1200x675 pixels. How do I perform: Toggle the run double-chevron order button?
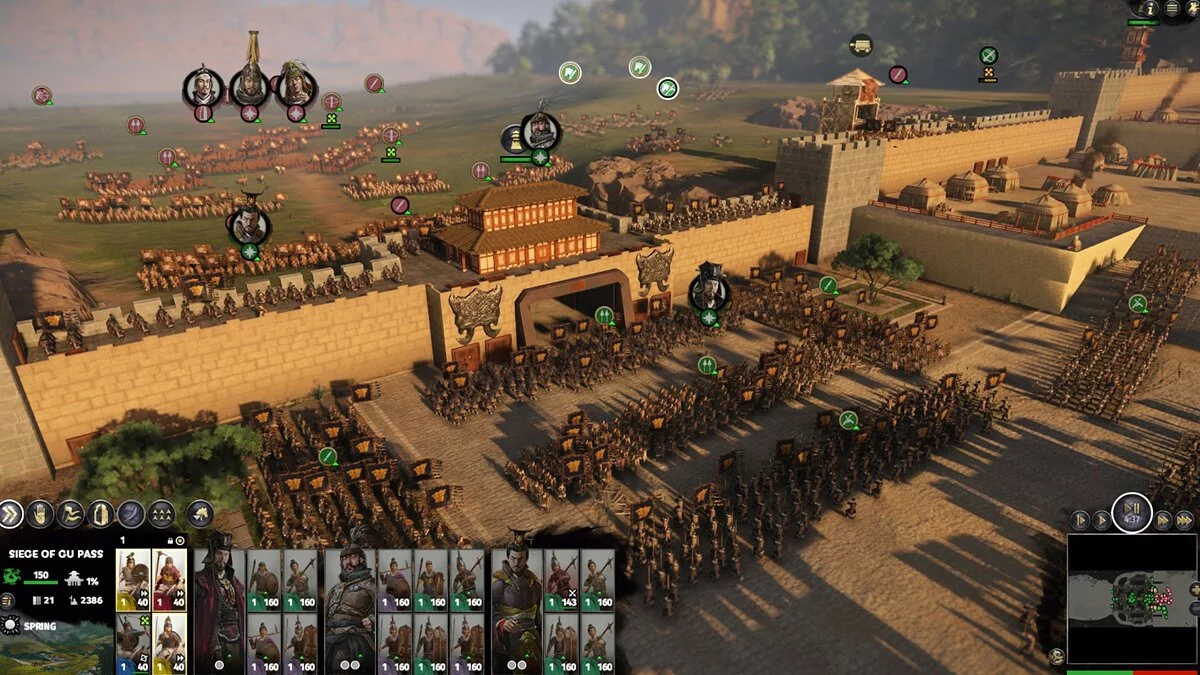pos(9,514)
